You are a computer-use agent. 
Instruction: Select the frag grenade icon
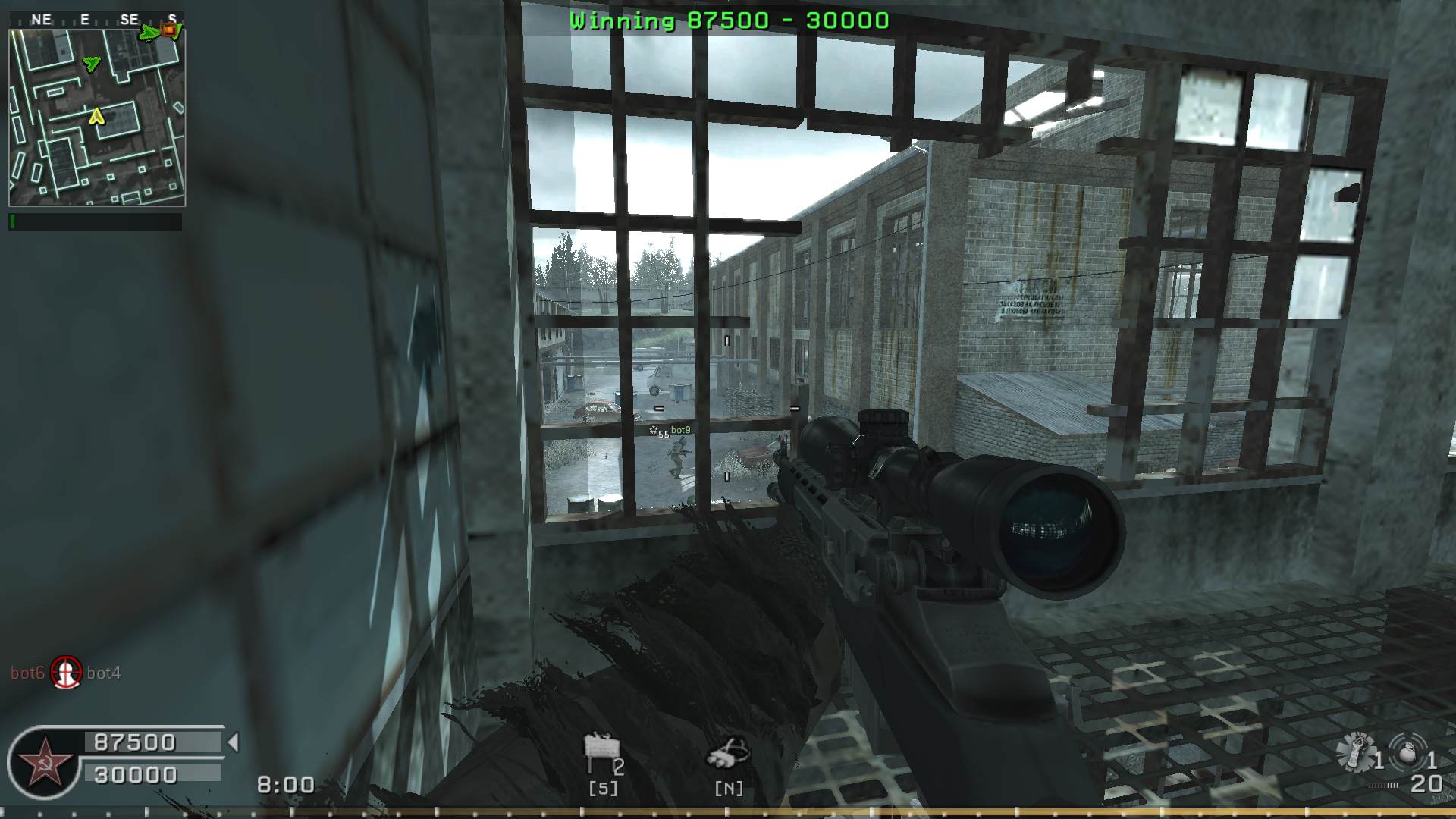point(1408,754)
